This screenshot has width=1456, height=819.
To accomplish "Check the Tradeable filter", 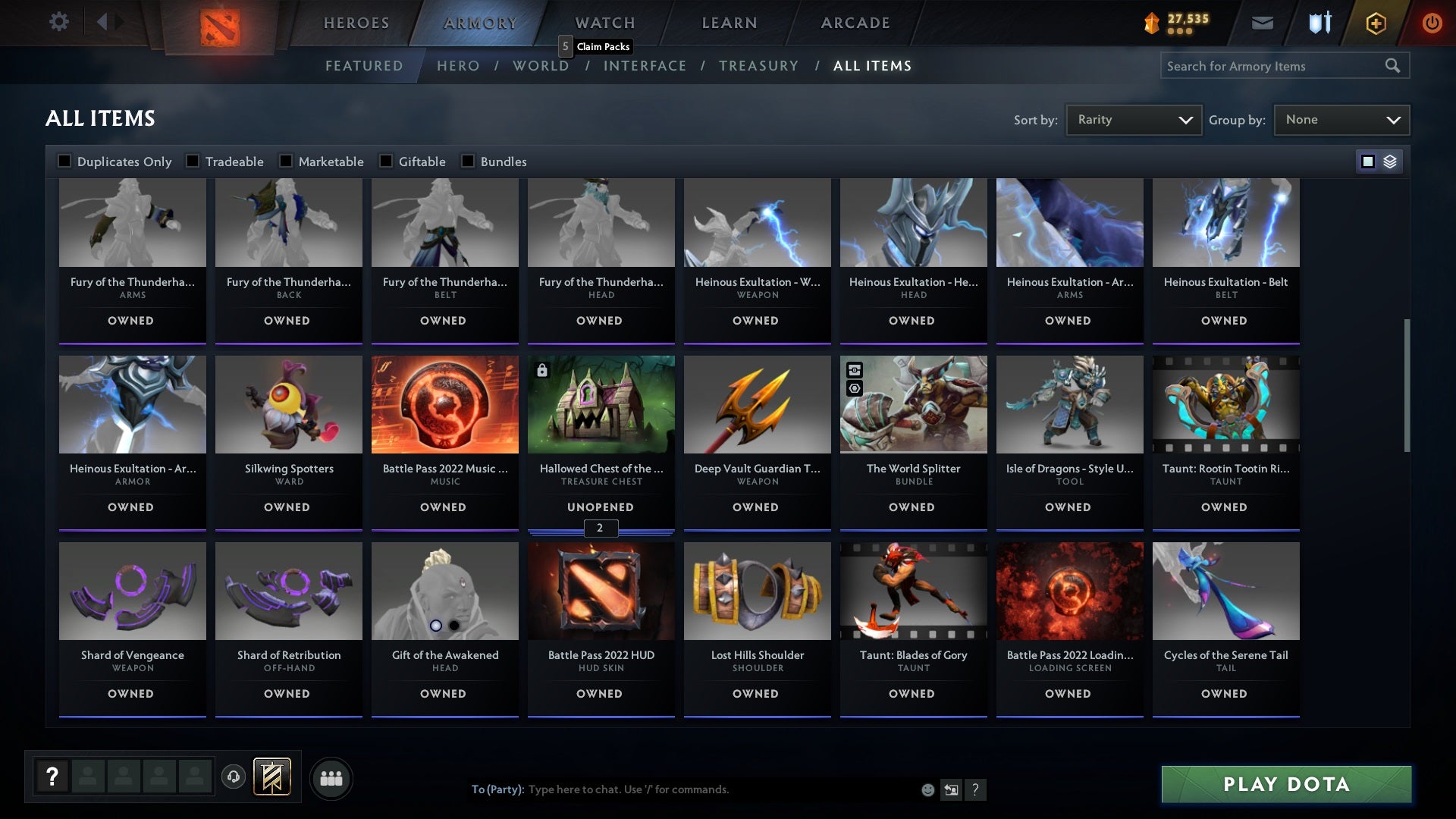I will [x=191, y=161].
